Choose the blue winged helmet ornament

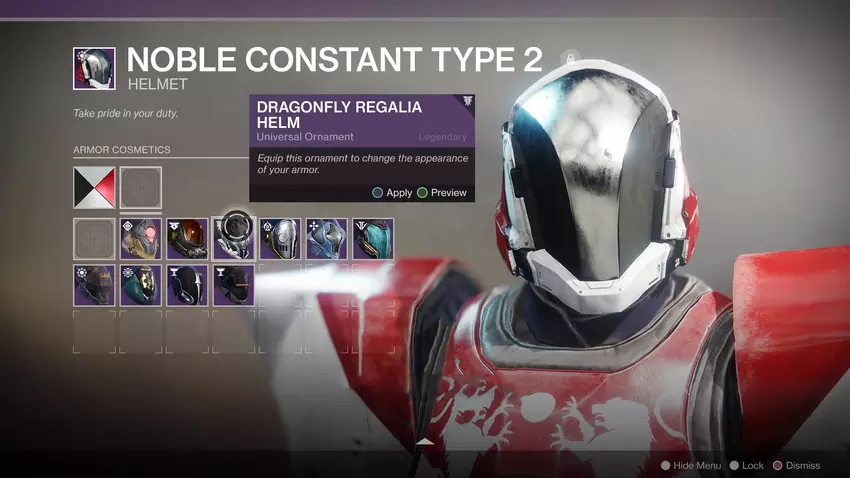click(x=327, y=239)
